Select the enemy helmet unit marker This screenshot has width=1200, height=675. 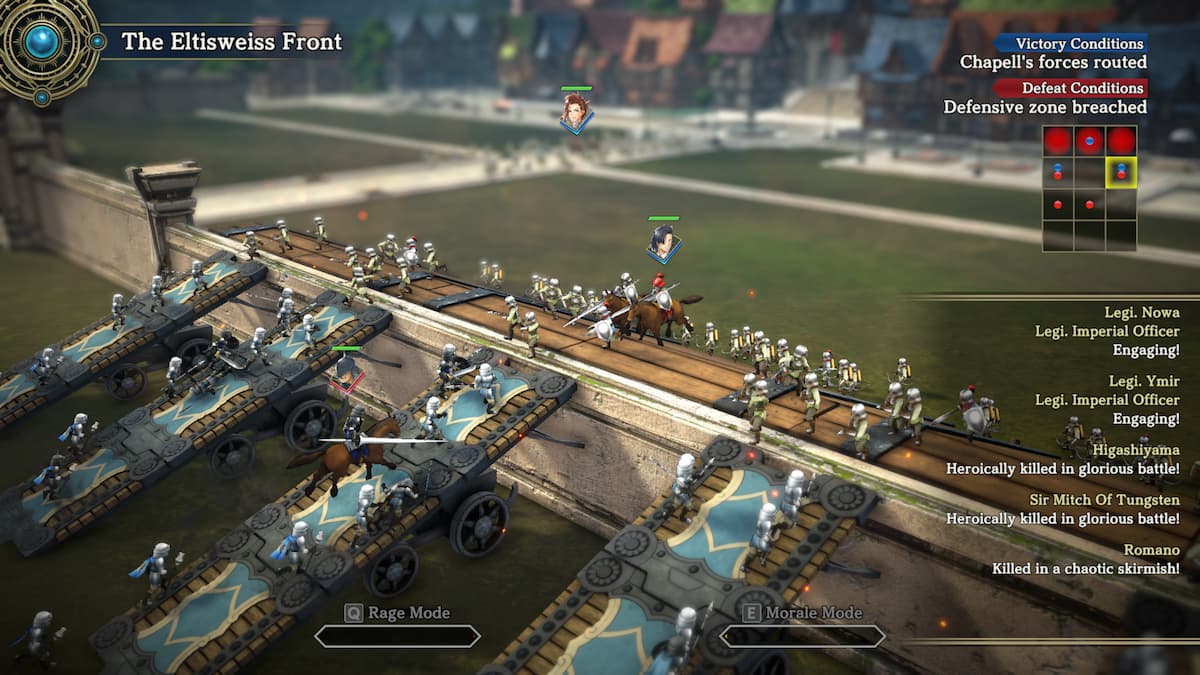pos(348,371)
